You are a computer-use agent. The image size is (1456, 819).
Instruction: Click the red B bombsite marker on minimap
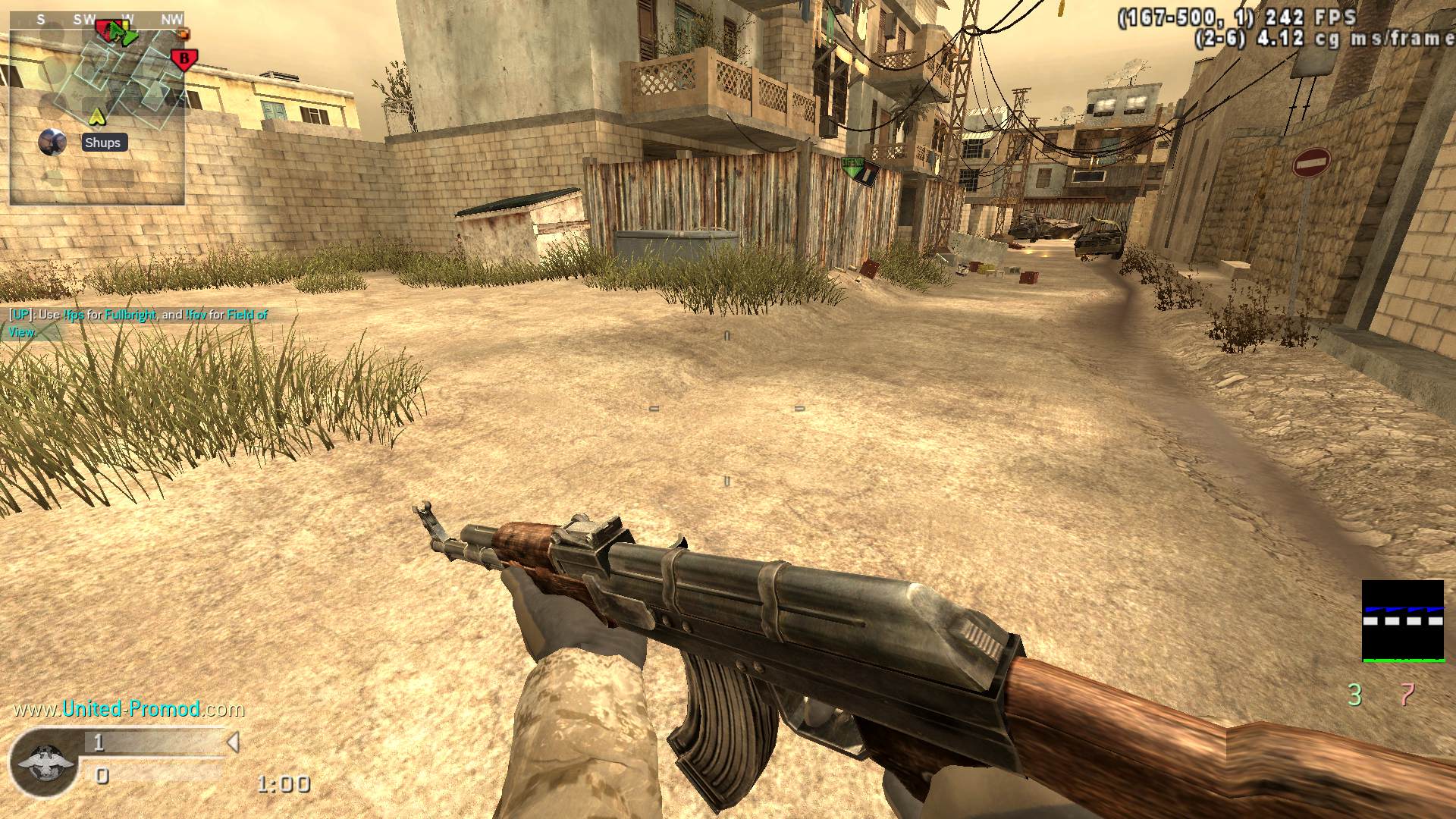tap(184, 58)
